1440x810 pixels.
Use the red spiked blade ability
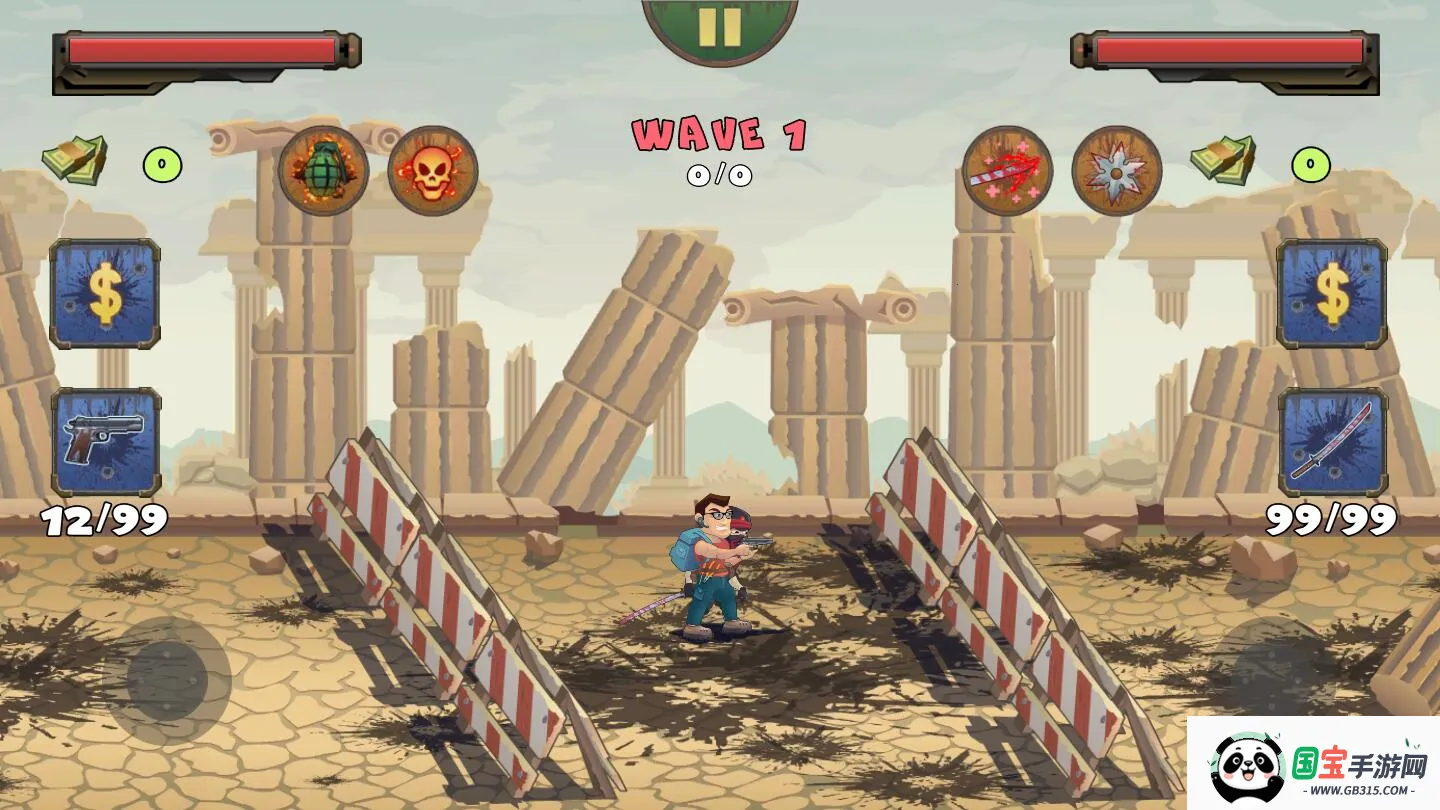pos(1007,171)
